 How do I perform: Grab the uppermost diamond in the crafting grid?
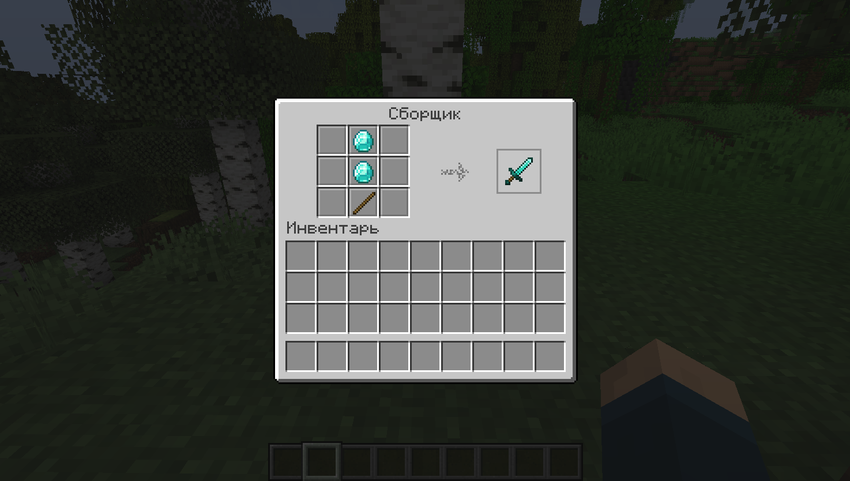[363, 140]
